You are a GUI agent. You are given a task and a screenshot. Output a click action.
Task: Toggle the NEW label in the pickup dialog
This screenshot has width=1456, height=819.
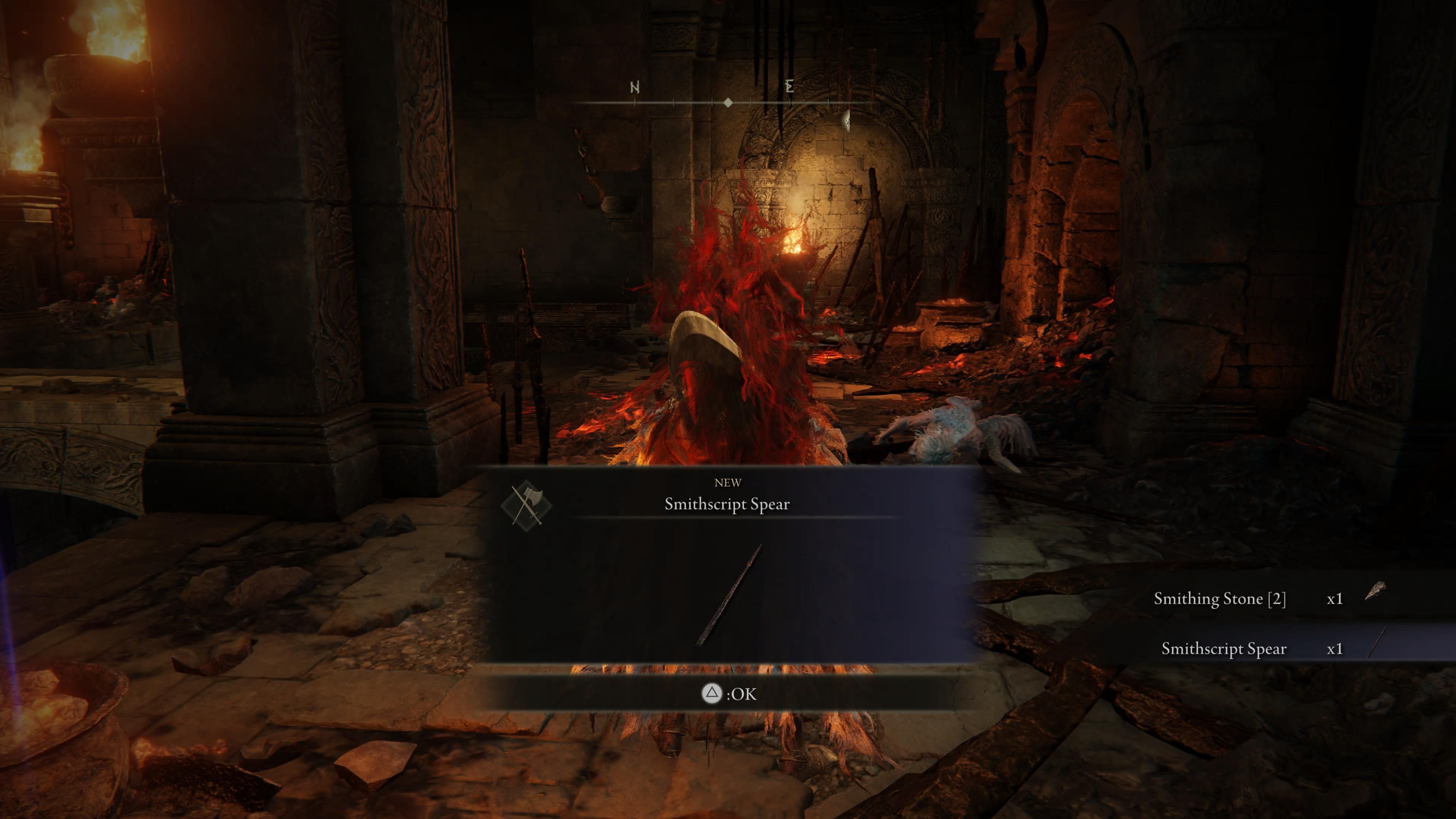(x=728, y=483)
